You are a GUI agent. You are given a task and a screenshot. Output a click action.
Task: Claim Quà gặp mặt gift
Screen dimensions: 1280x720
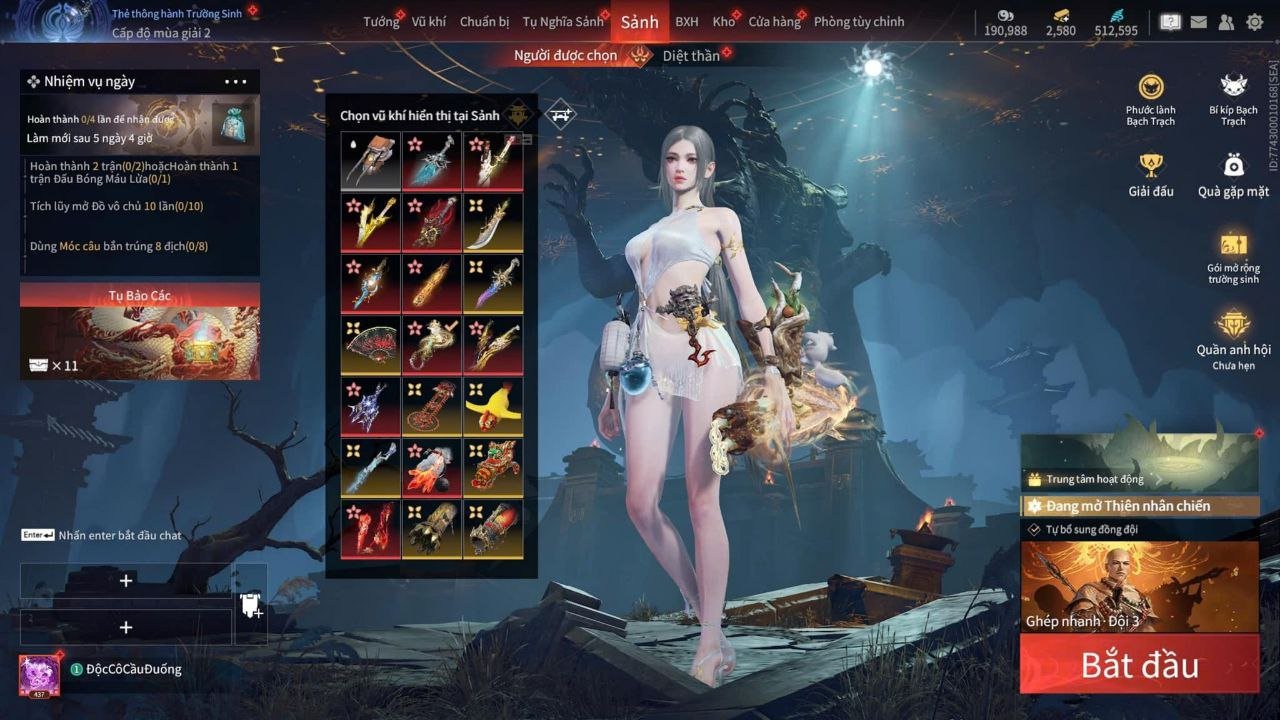tap(1233, 174)
